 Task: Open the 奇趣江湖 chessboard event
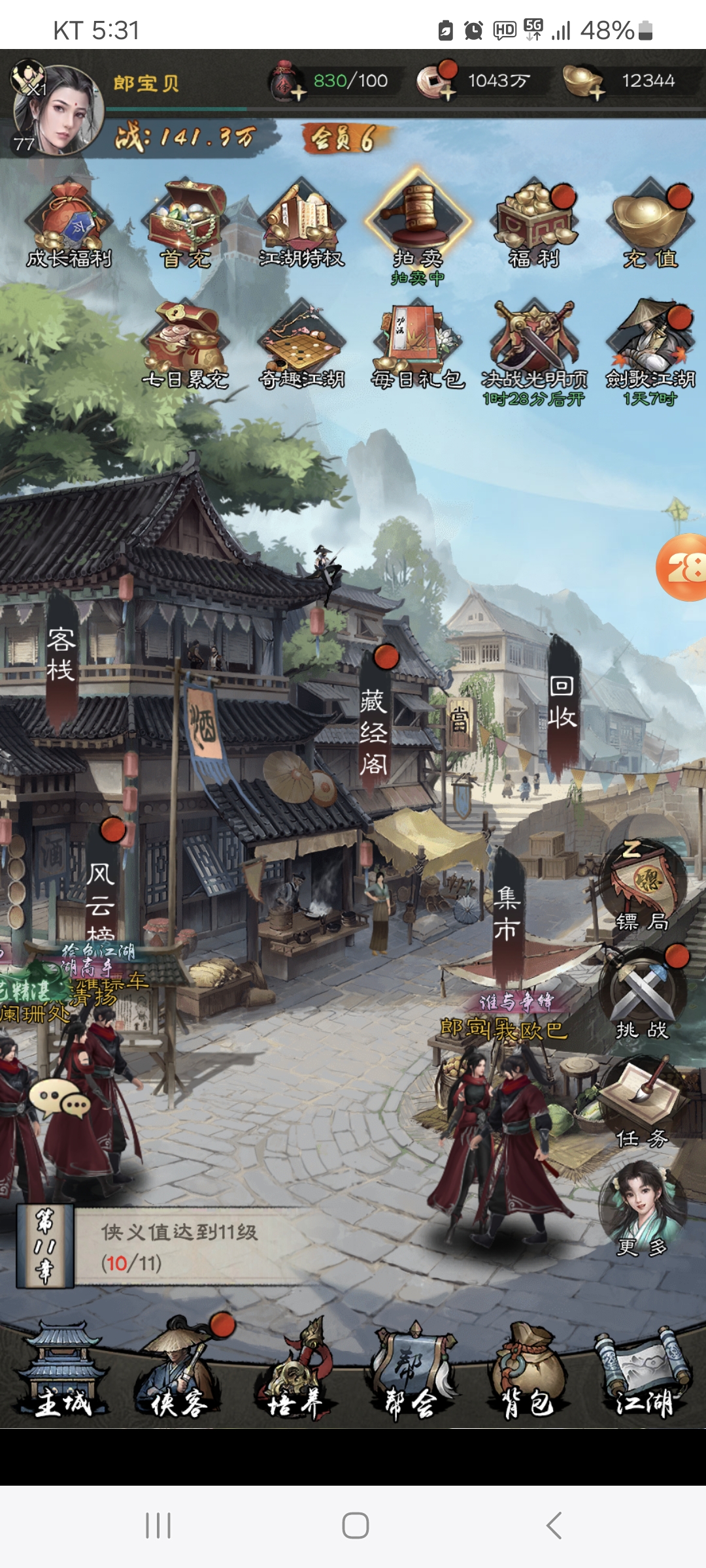pyautogui.click(x=301, y=346)
